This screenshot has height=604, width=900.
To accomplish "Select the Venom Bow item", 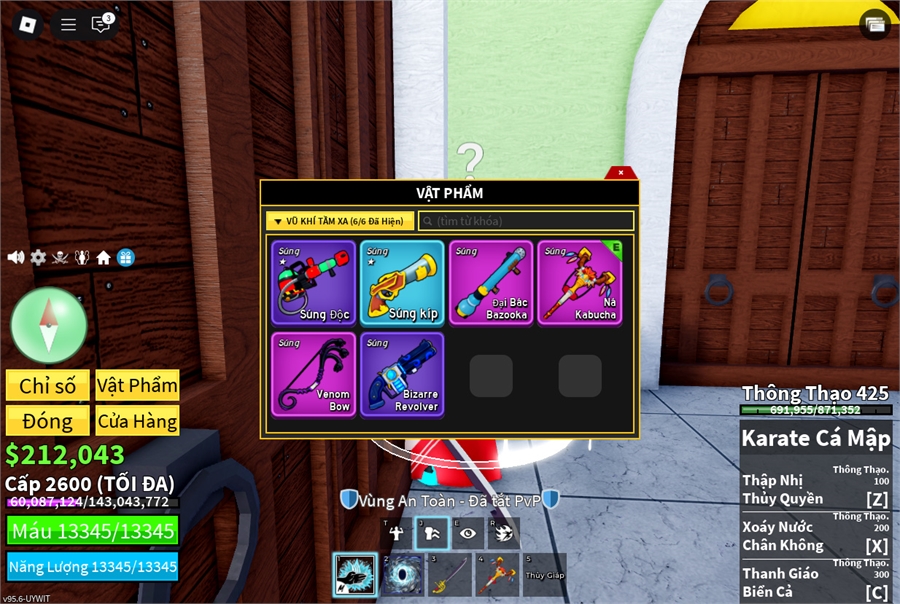I will click(x=313, y=375).
